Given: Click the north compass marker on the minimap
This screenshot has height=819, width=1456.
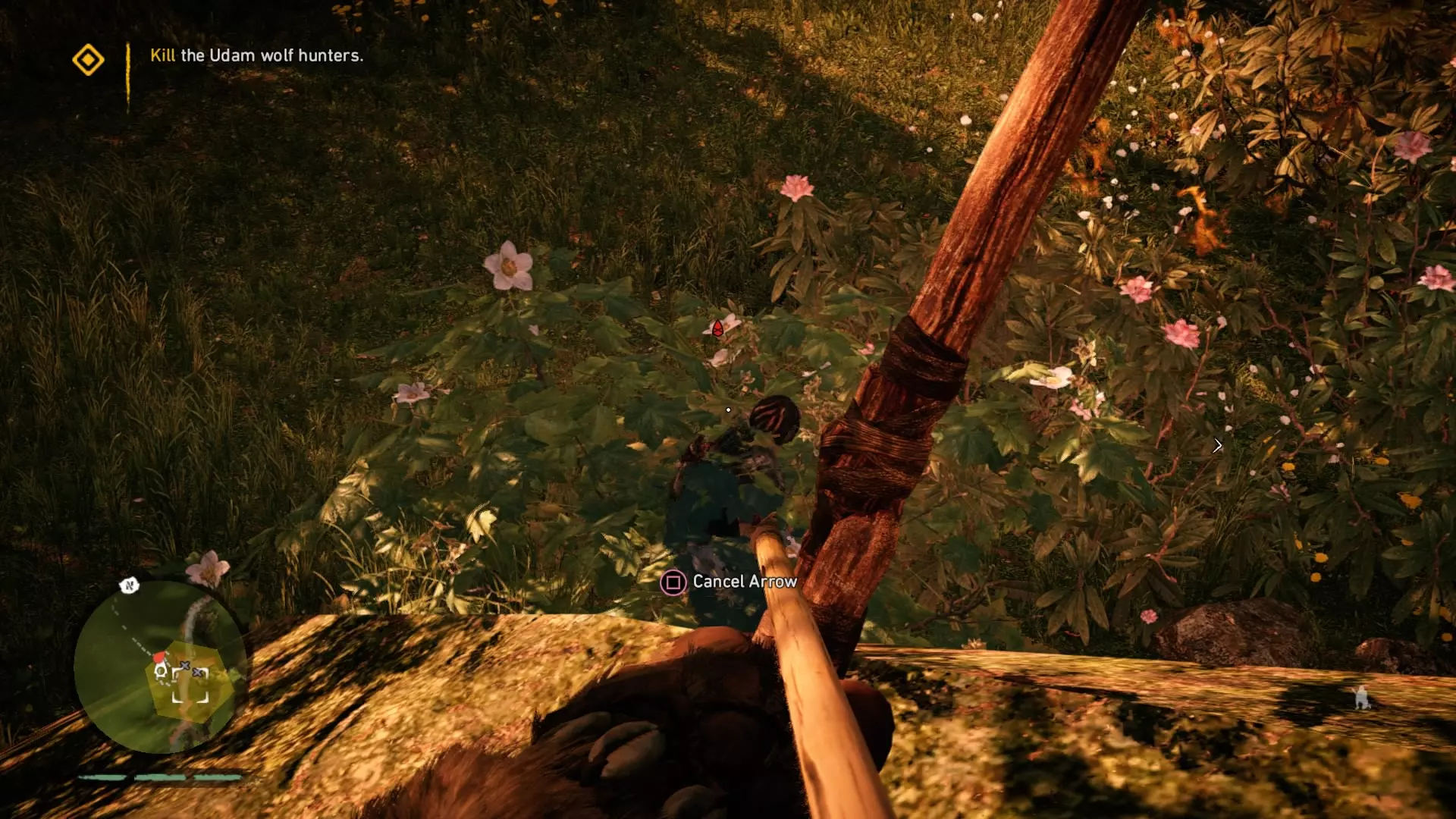Looking at the screenshot, I should click(x=129, y=585).
